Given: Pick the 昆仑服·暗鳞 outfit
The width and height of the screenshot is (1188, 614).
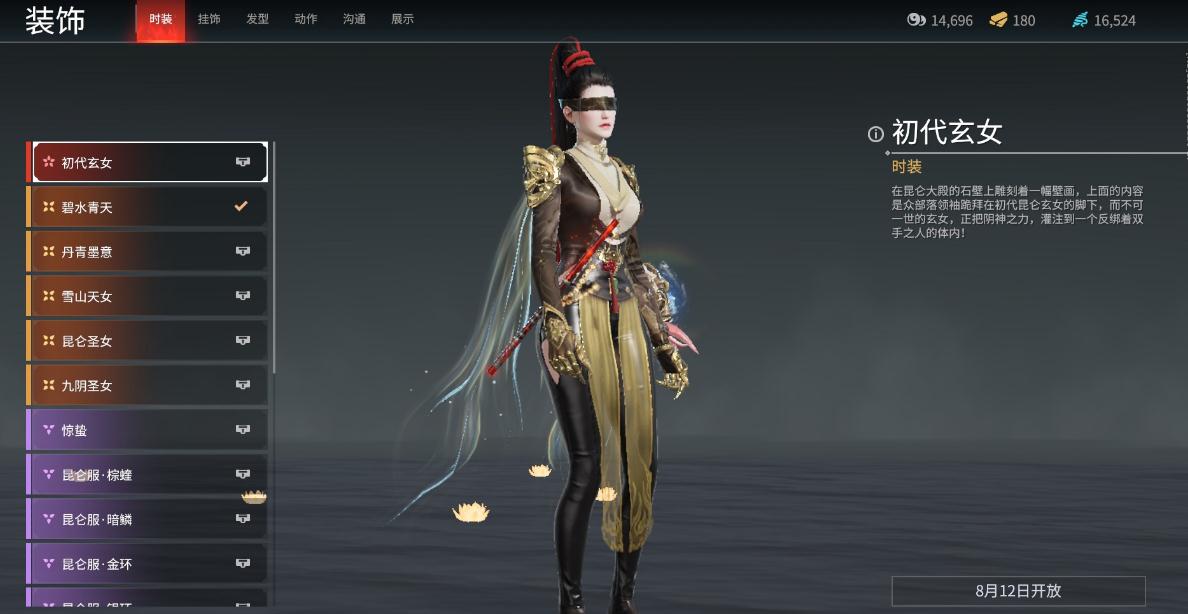Looking at the screenshot, I should click(148, 519).
